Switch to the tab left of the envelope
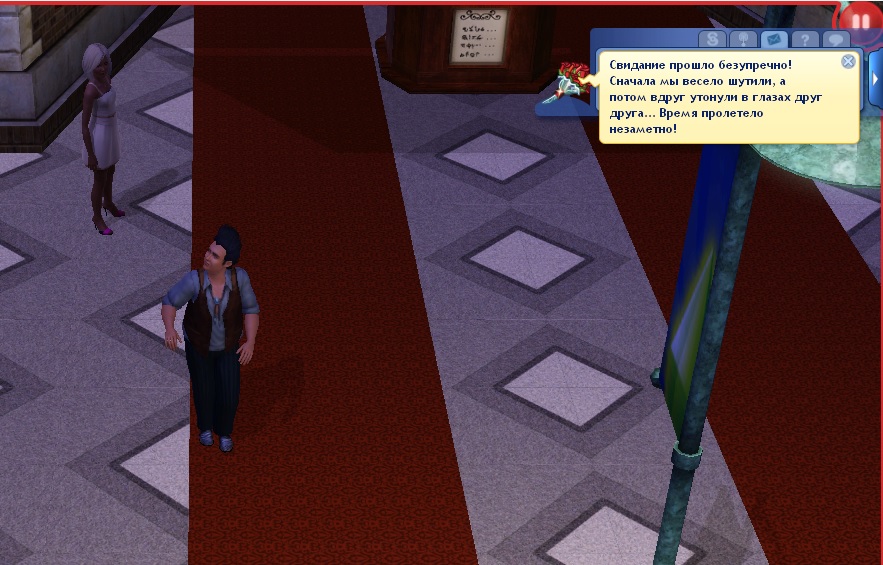Screen dimensions: 883x565 pyautogui.click(x=742, y=40)
